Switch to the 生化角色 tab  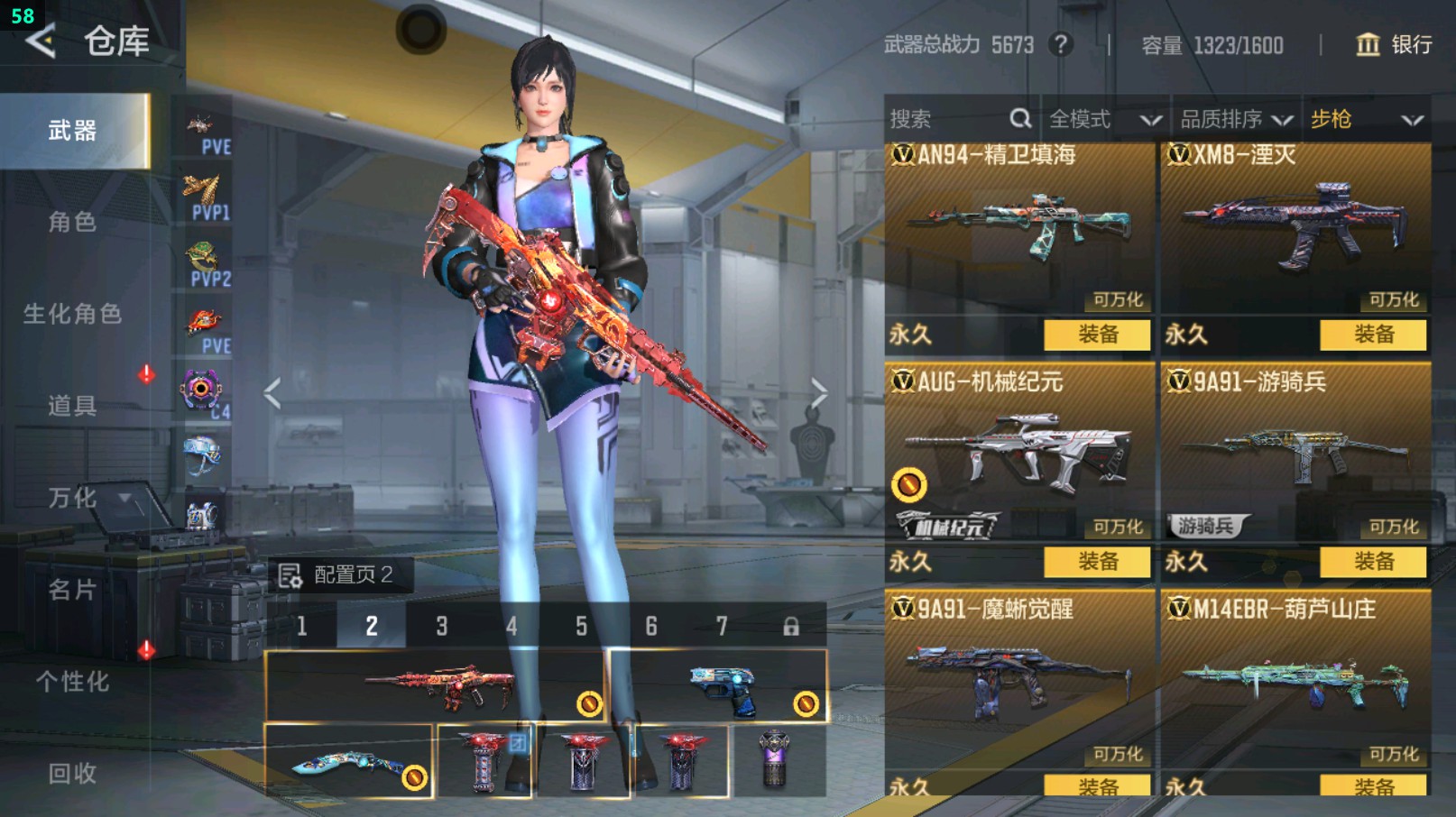(72, 314)
